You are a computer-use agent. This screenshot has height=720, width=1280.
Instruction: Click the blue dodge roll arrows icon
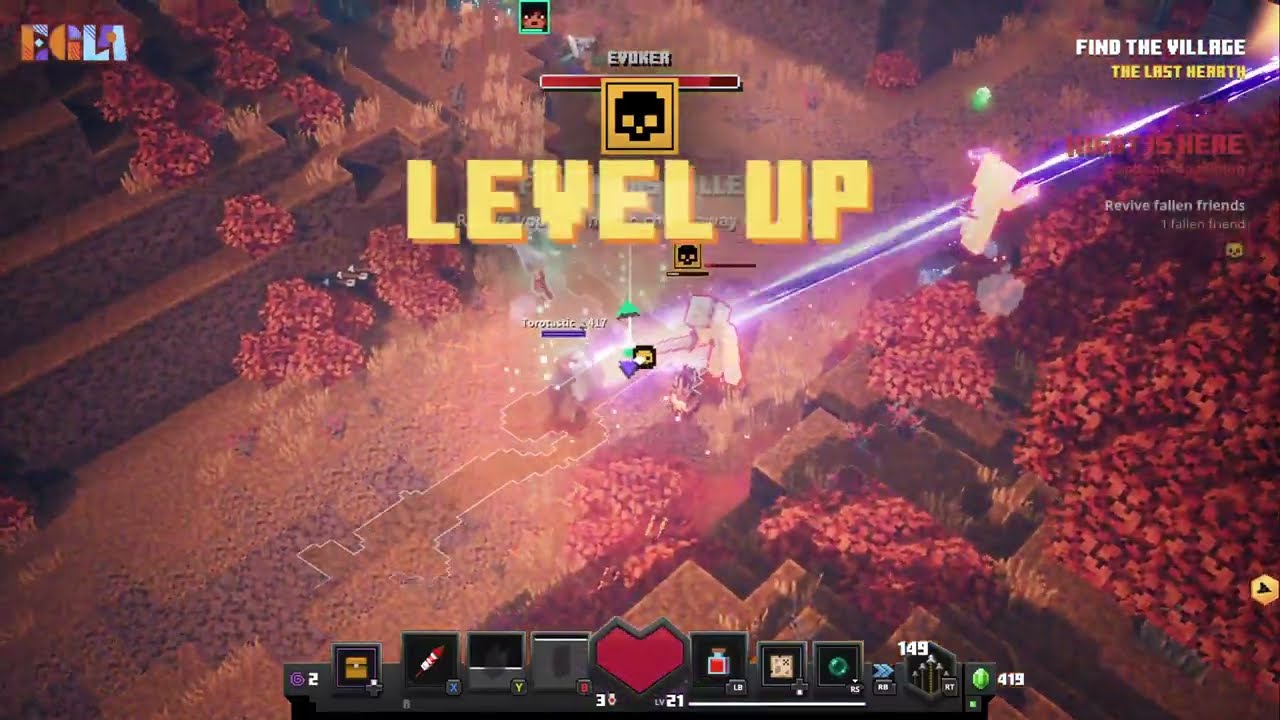(883, 670)
